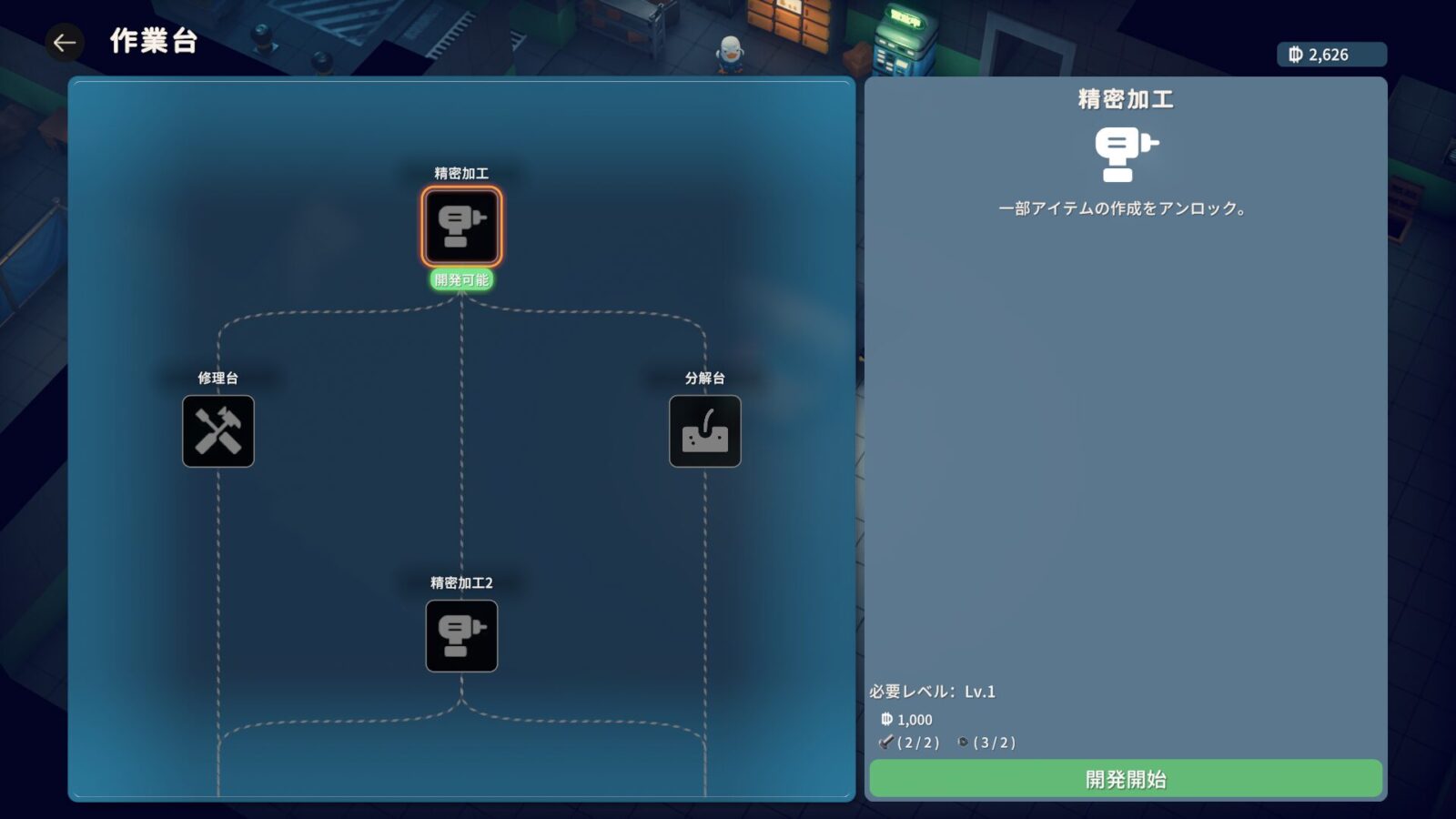Open the 2,626 currency display panel
Screen dimensions: 1456x819
point(1330,55)
